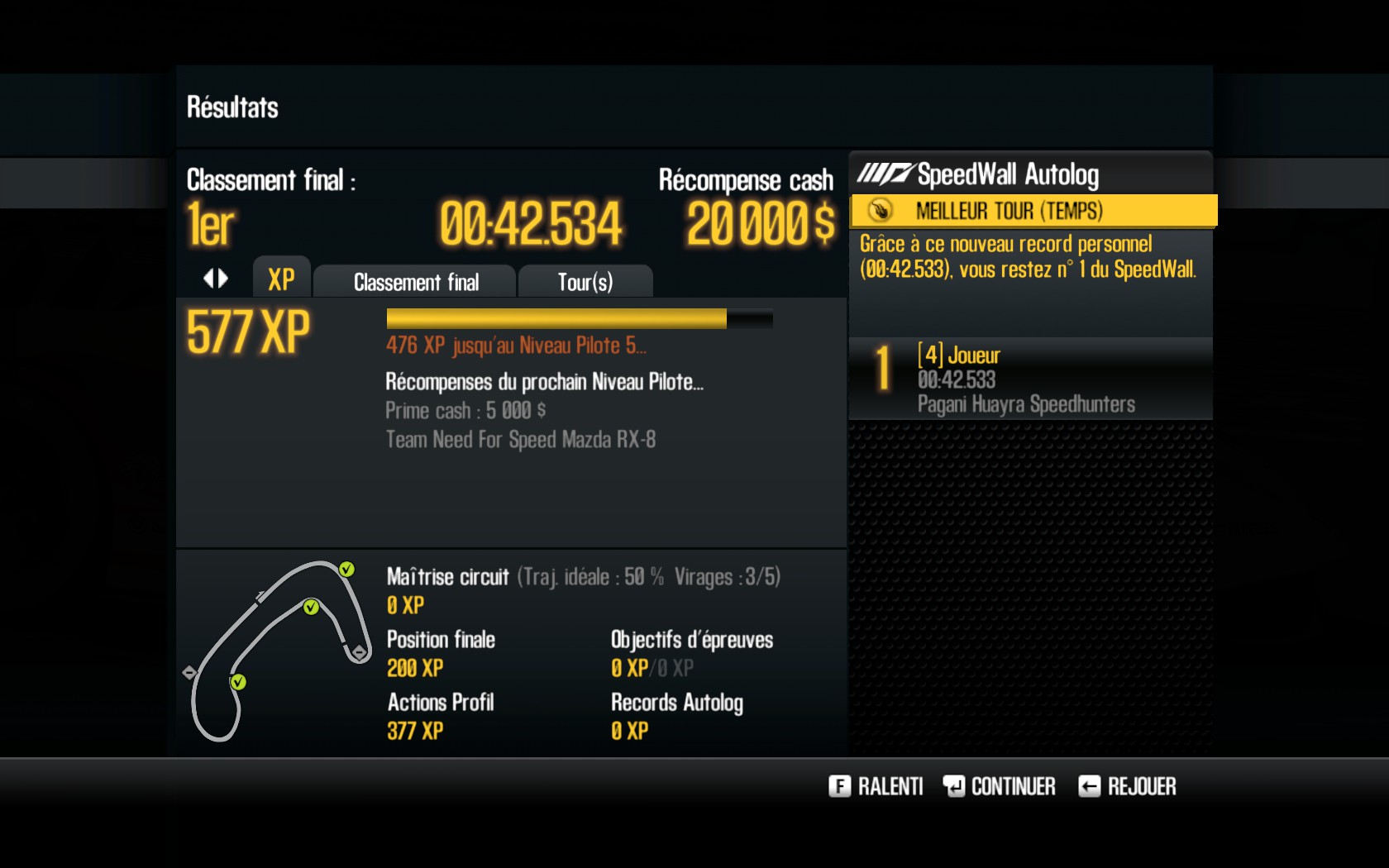Choose the RALENTI replay option
Screen dimensions: 1389x868
(x=876, y=786)
